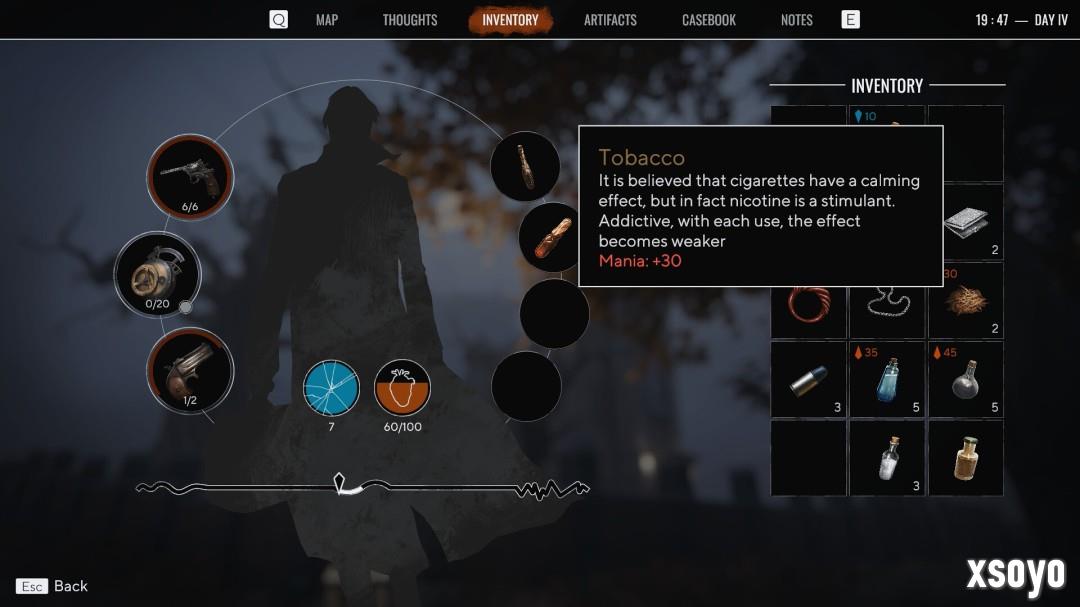Viewport: 1080px width, 607px height.
Task: Open the Artifacts tab
Action: (x=610, y=20)
